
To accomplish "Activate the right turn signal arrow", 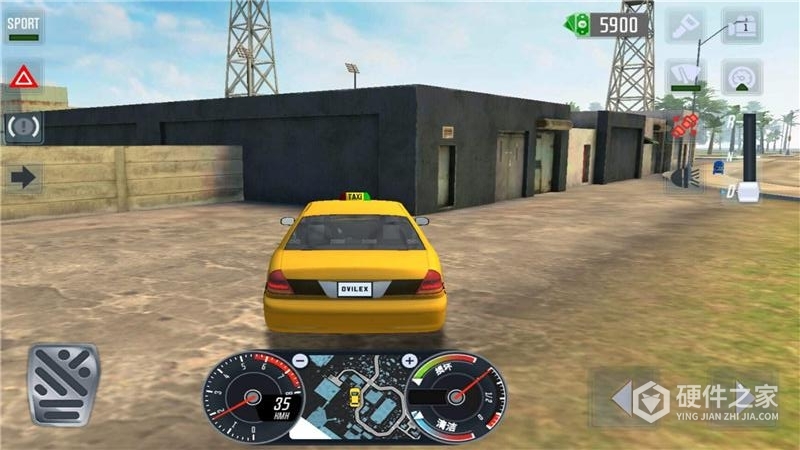I will pyautogui.click(x=24, y=178).
